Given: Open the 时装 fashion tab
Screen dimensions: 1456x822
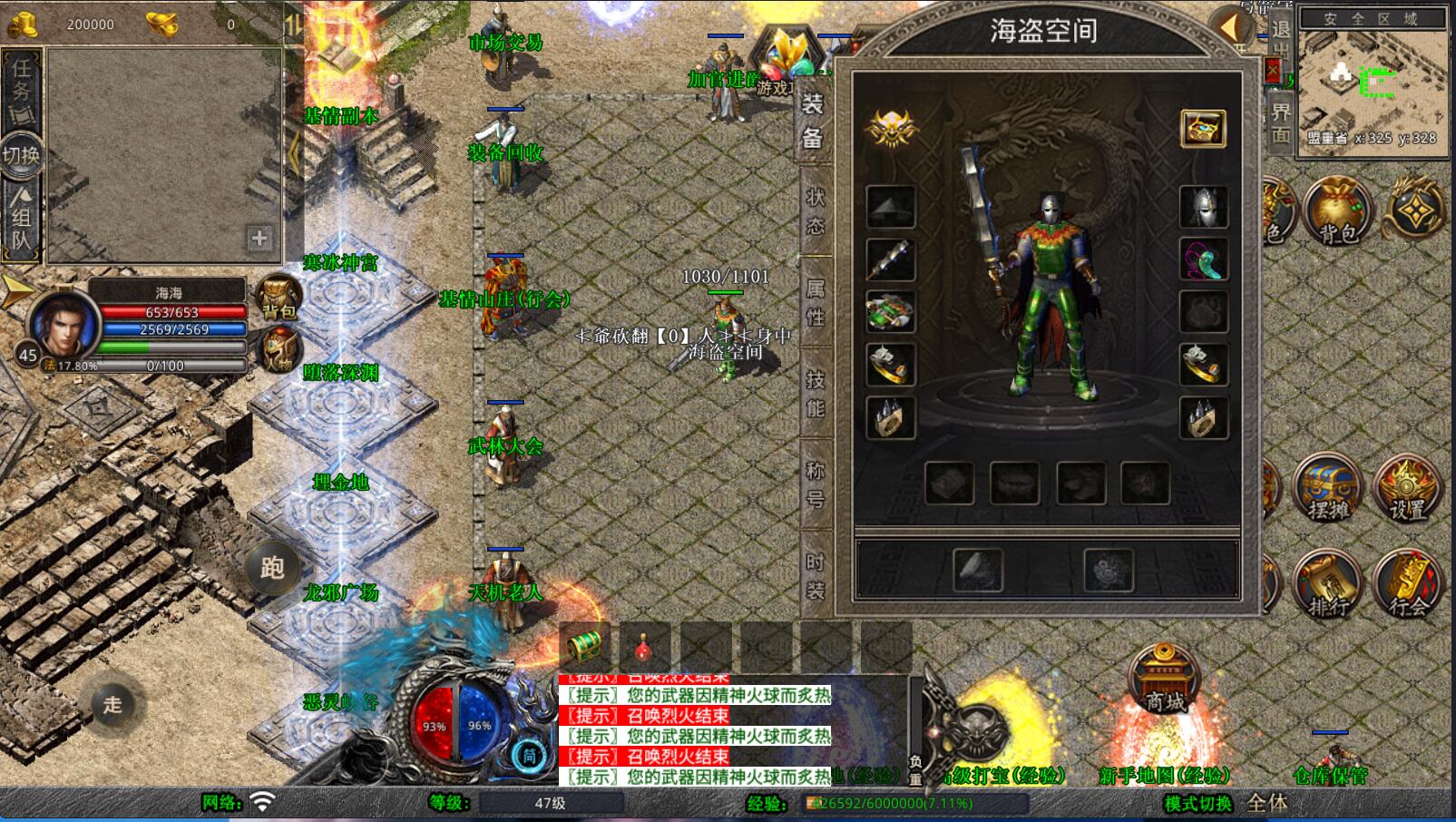Looking at the screenshot, I should pos(815,576).
